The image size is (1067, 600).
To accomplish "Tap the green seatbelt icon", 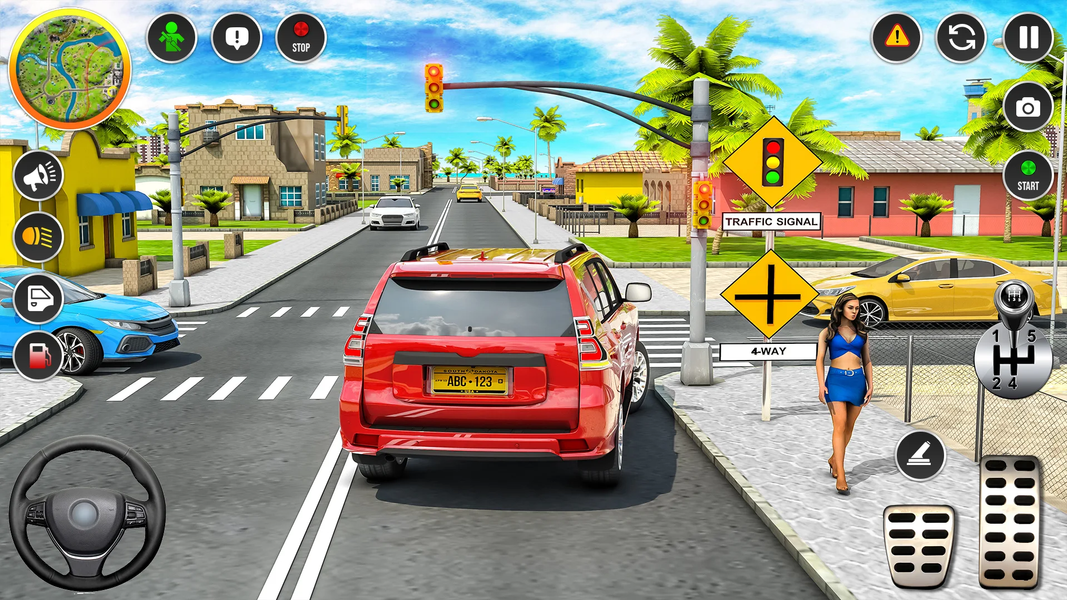I will click(172, 38).
